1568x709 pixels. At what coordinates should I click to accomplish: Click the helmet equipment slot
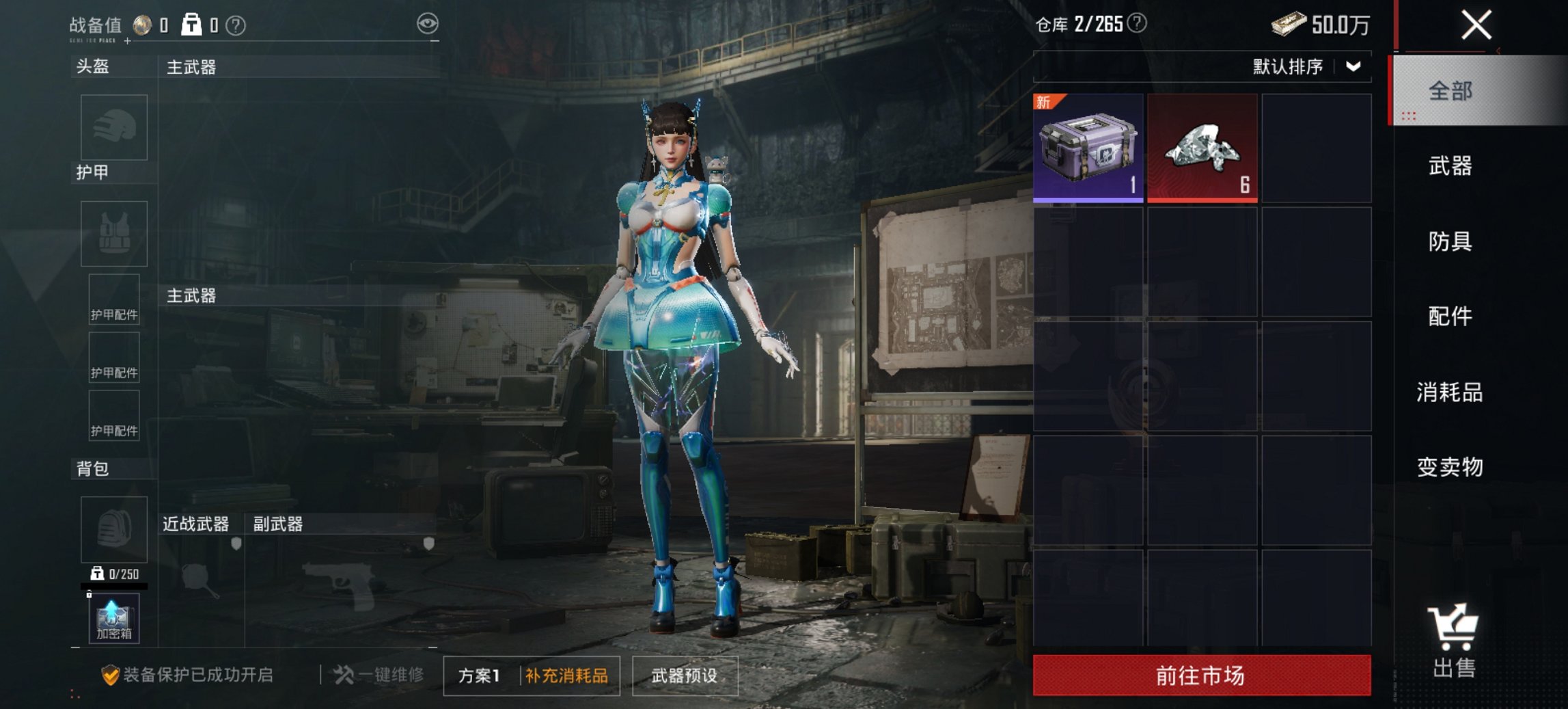coord(113,127)
